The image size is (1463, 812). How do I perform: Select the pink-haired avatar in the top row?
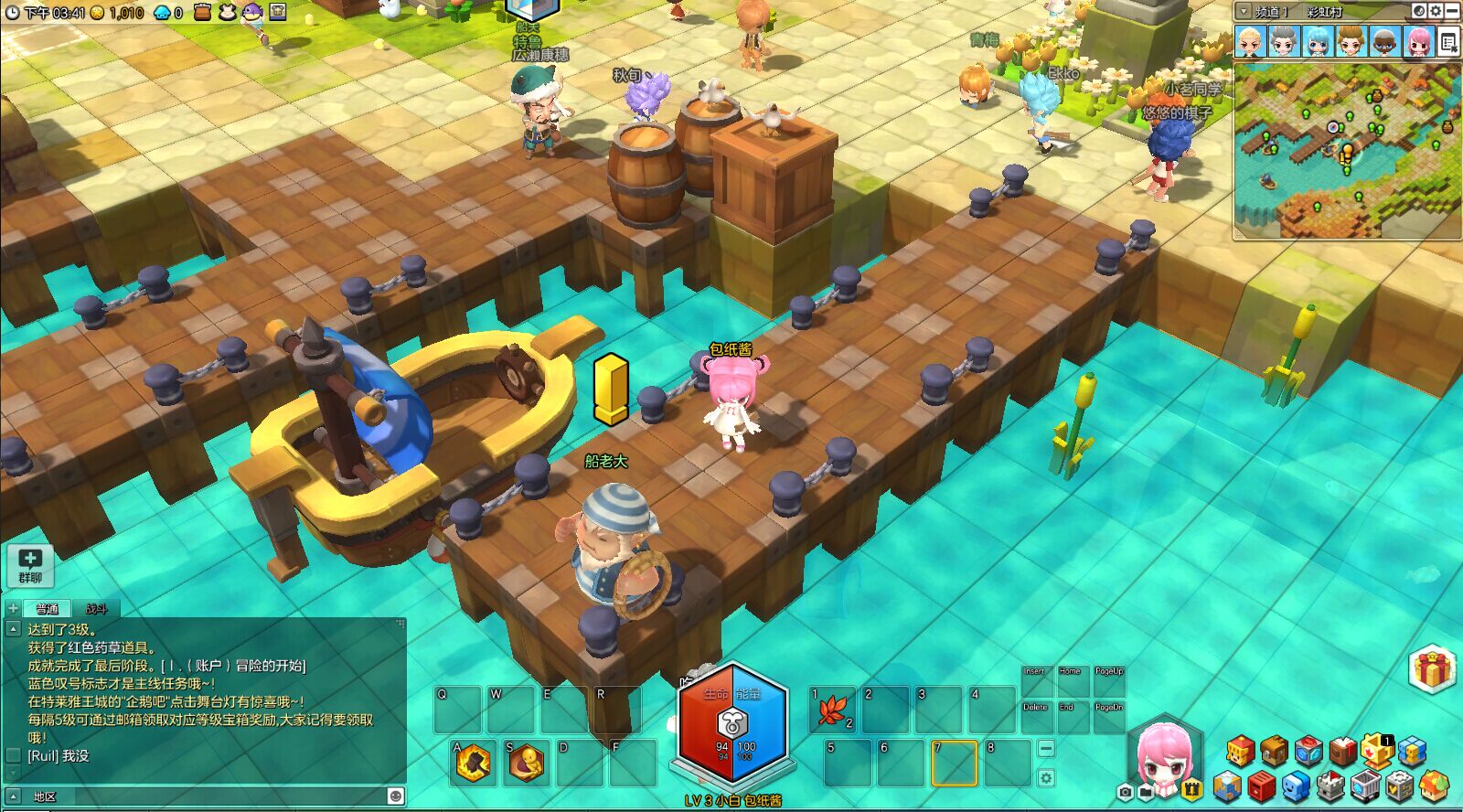1418,42
